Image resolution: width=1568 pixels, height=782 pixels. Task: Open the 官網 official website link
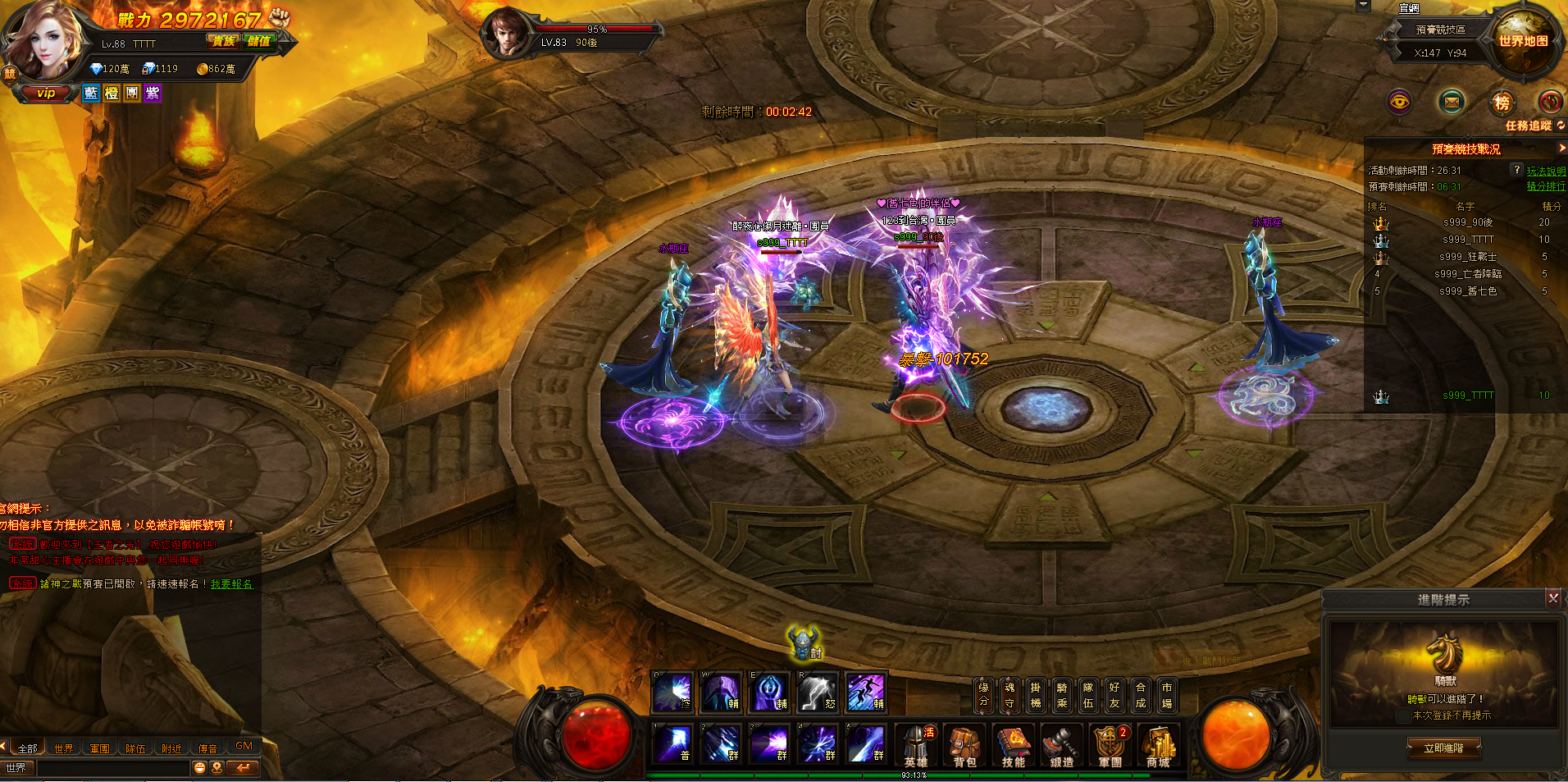(x=1409, y=8)
